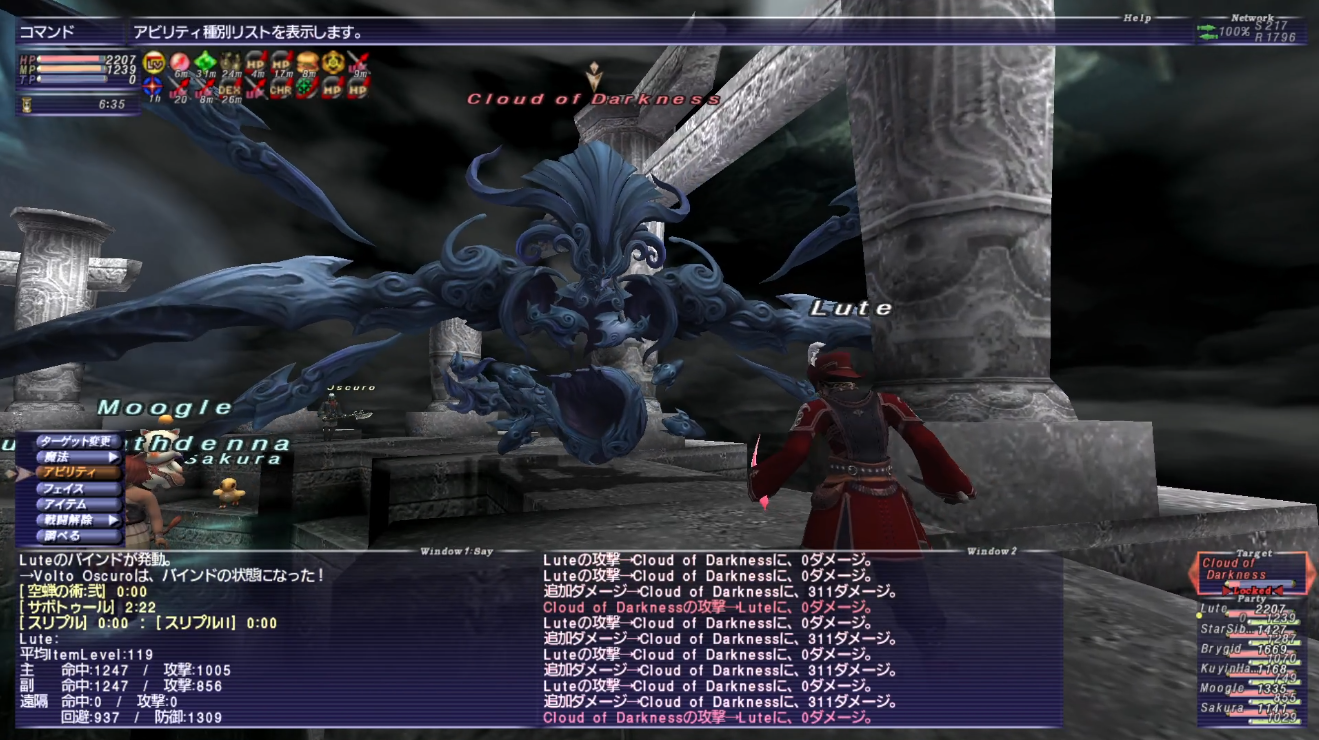Select フェイス (Trust) from the command menu
This screenshot has width=1319, height=740.
tap(76, 489)
